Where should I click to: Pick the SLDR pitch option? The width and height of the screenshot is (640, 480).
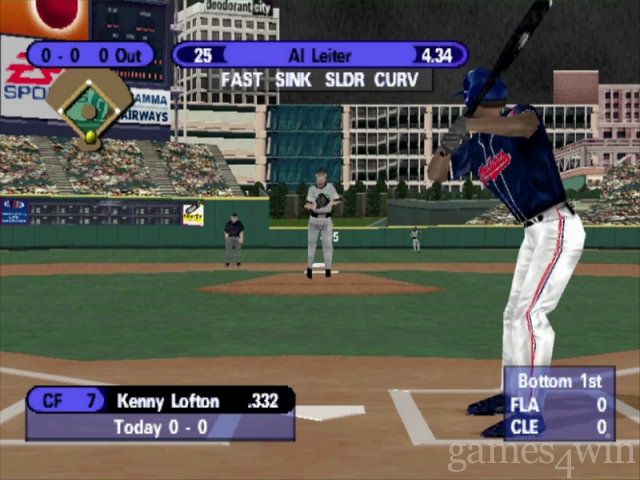click(346, 80)
